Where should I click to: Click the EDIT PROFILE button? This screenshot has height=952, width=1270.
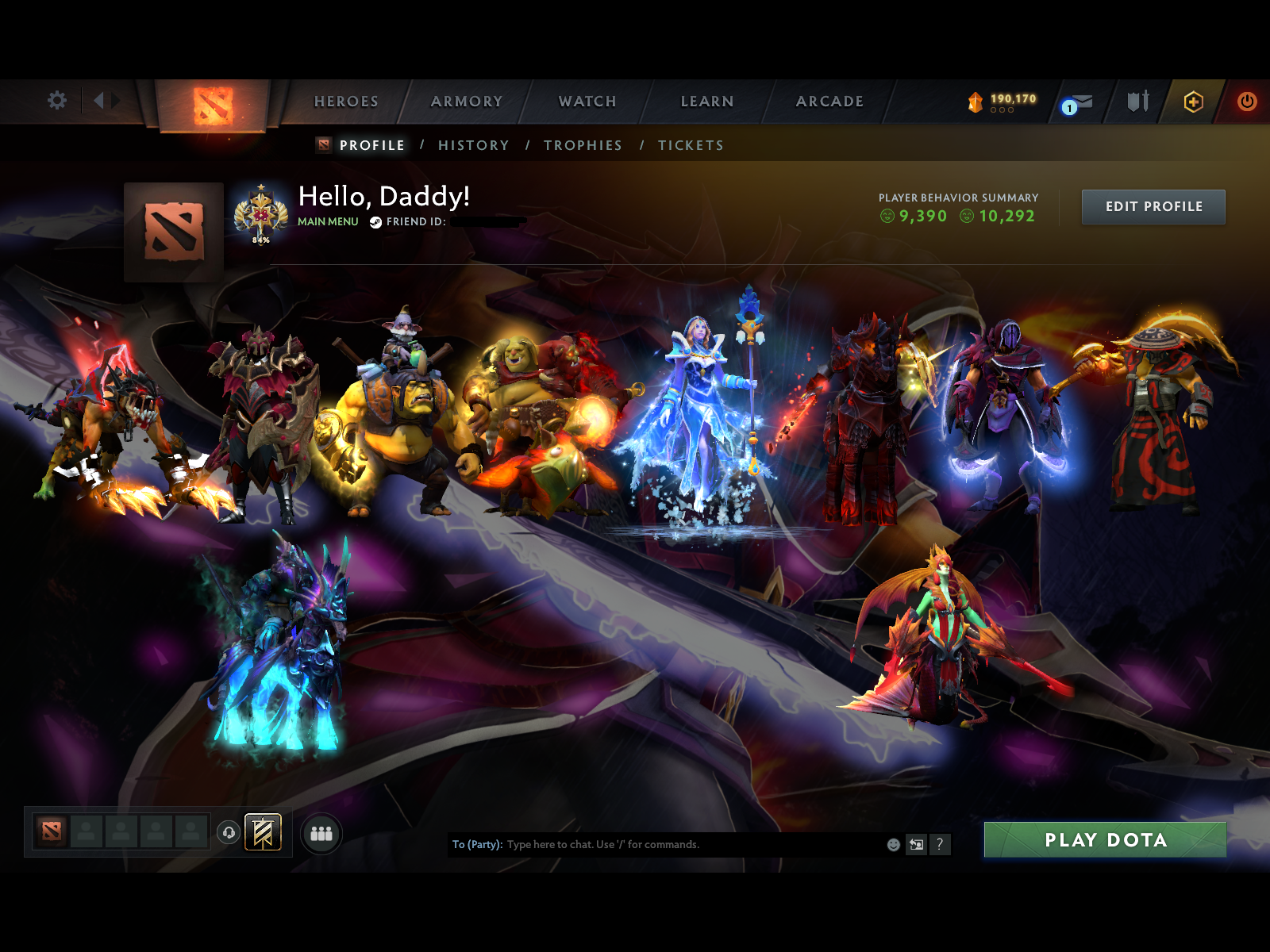pos(1153,206)
